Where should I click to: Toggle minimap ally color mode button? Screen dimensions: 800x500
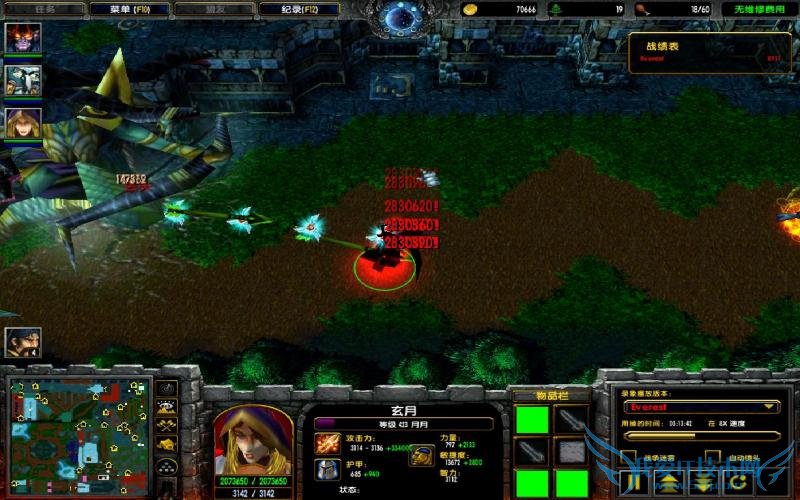pos(168,425)
